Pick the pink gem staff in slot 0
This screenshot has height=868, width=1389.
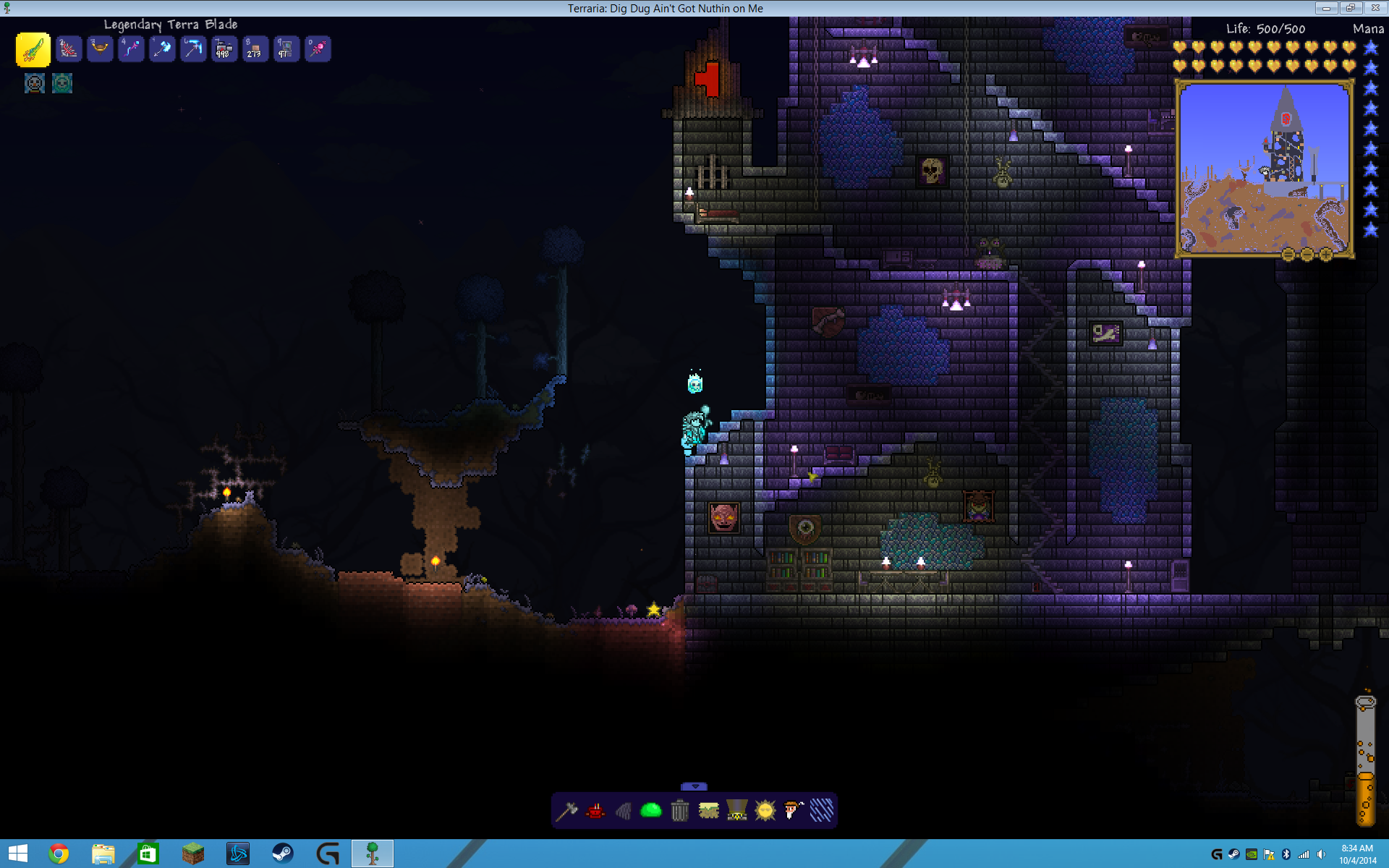pos(318,49)
